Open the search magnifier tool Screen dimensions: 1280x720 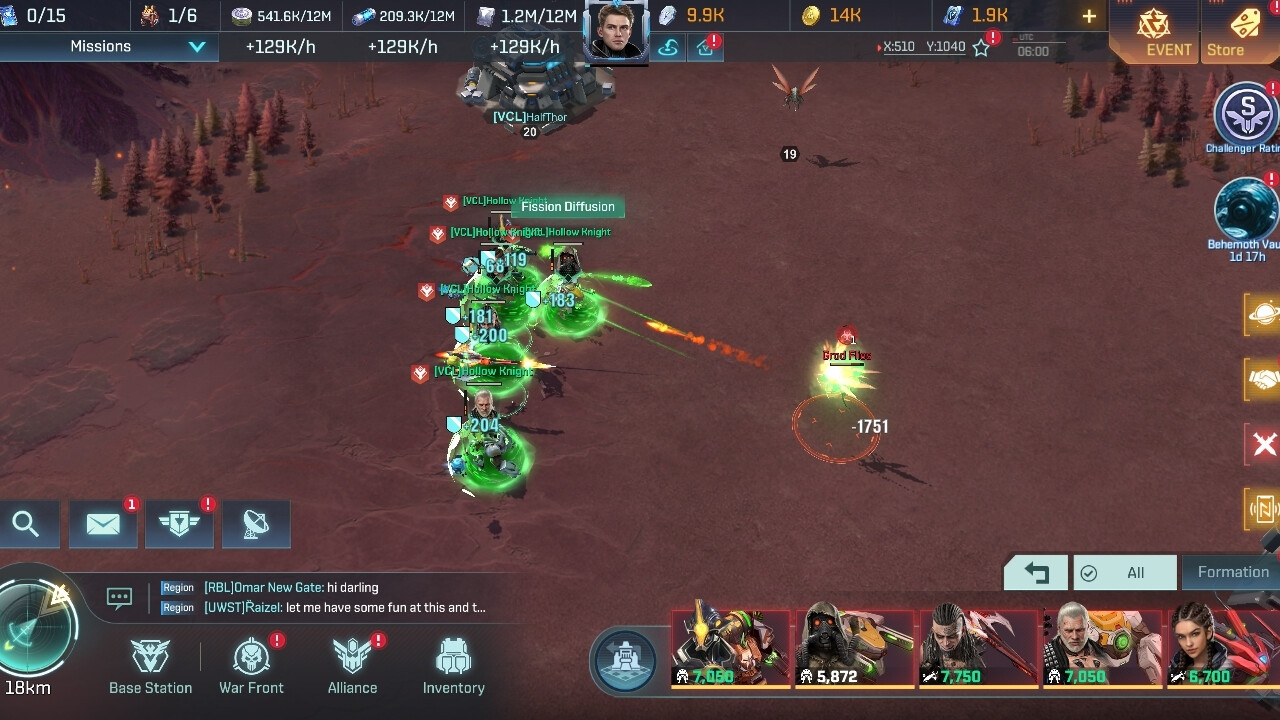pos(29,523)
